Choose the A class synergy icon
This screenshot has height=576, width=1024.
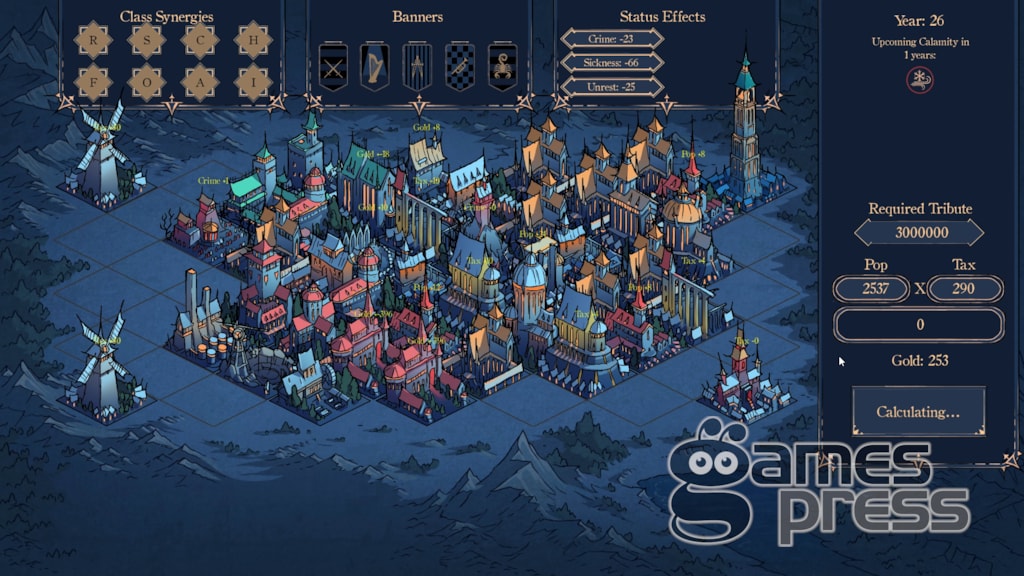coord(200,82)
